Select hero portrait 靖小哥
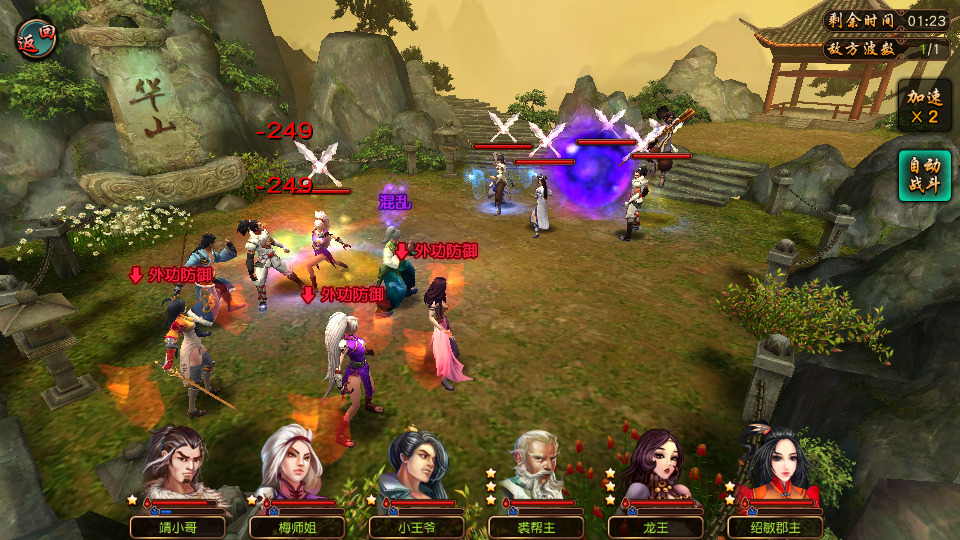 178,468
